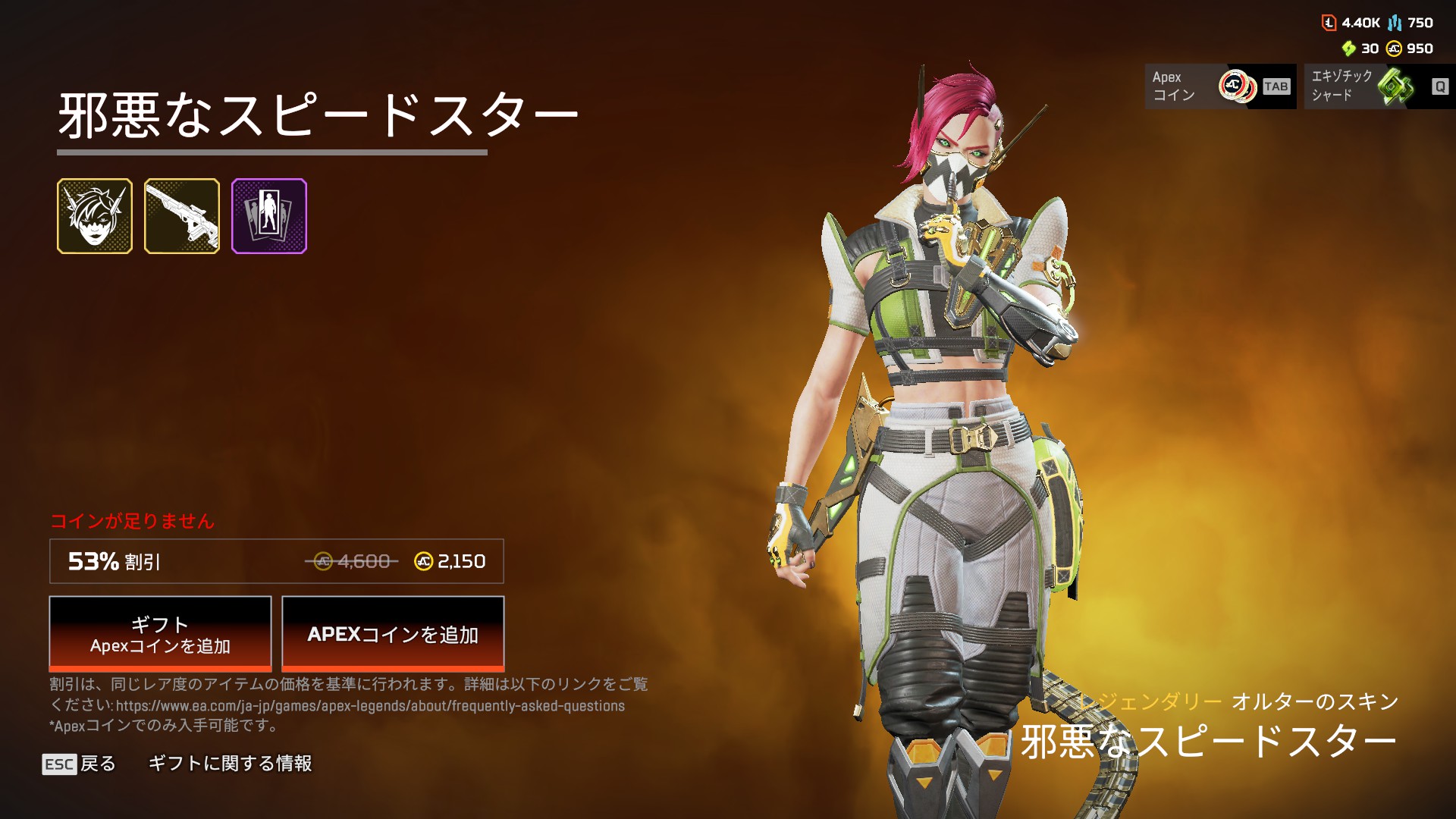
Task: Select the legend skin bundle icon
Action: tap(95, 216)
